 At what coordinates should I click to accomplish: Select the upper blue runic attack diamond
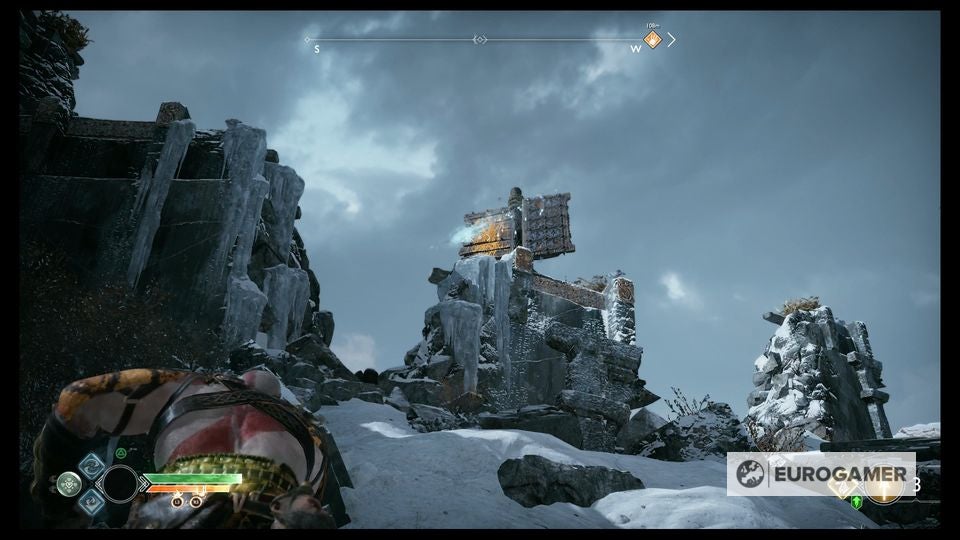pyautogui.click(x=92, y=464)
